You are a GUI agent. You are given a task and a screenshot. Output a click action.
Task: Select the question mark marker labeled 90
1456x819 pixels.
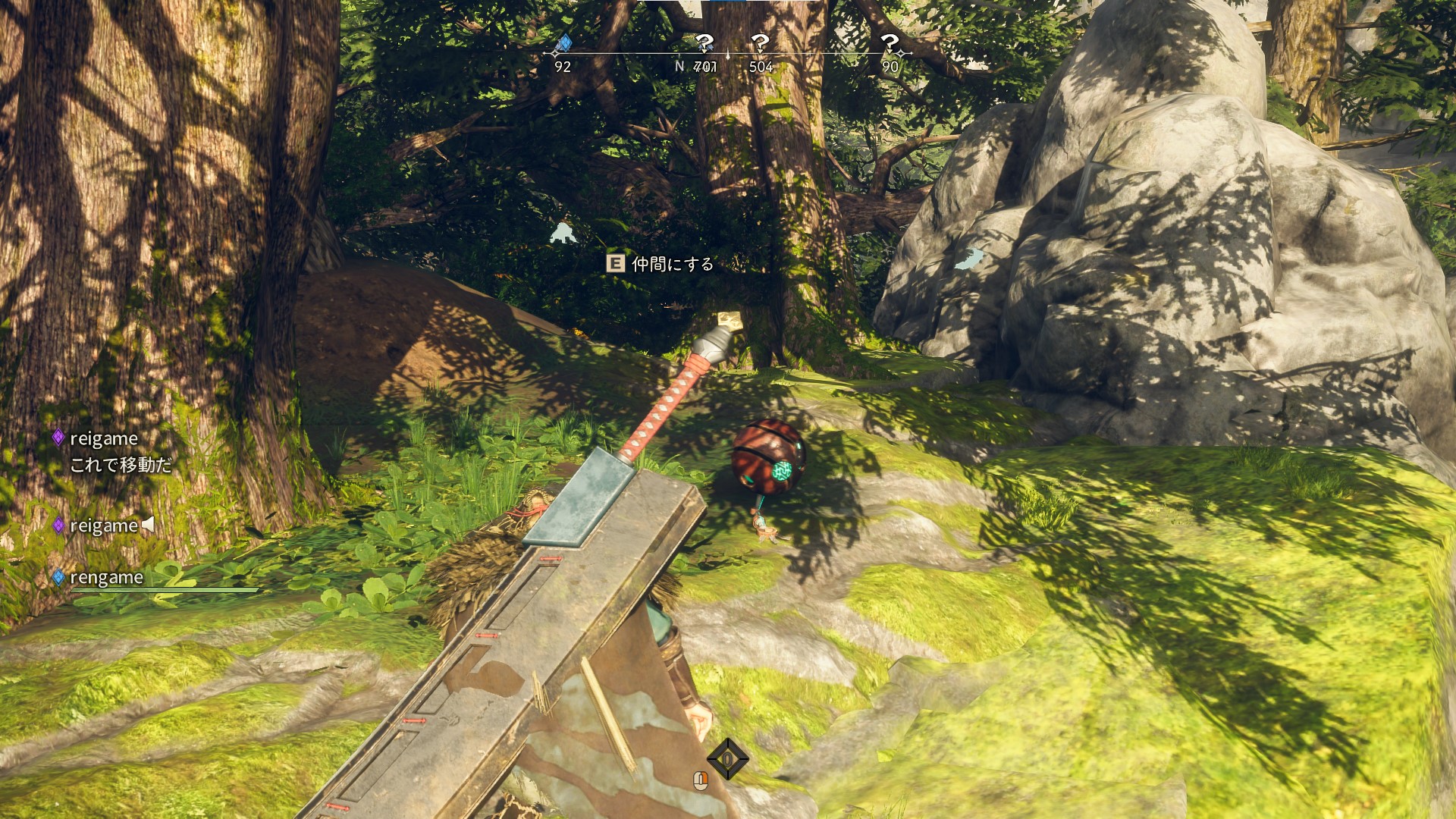pyautogui.click(x=890, y=43)
